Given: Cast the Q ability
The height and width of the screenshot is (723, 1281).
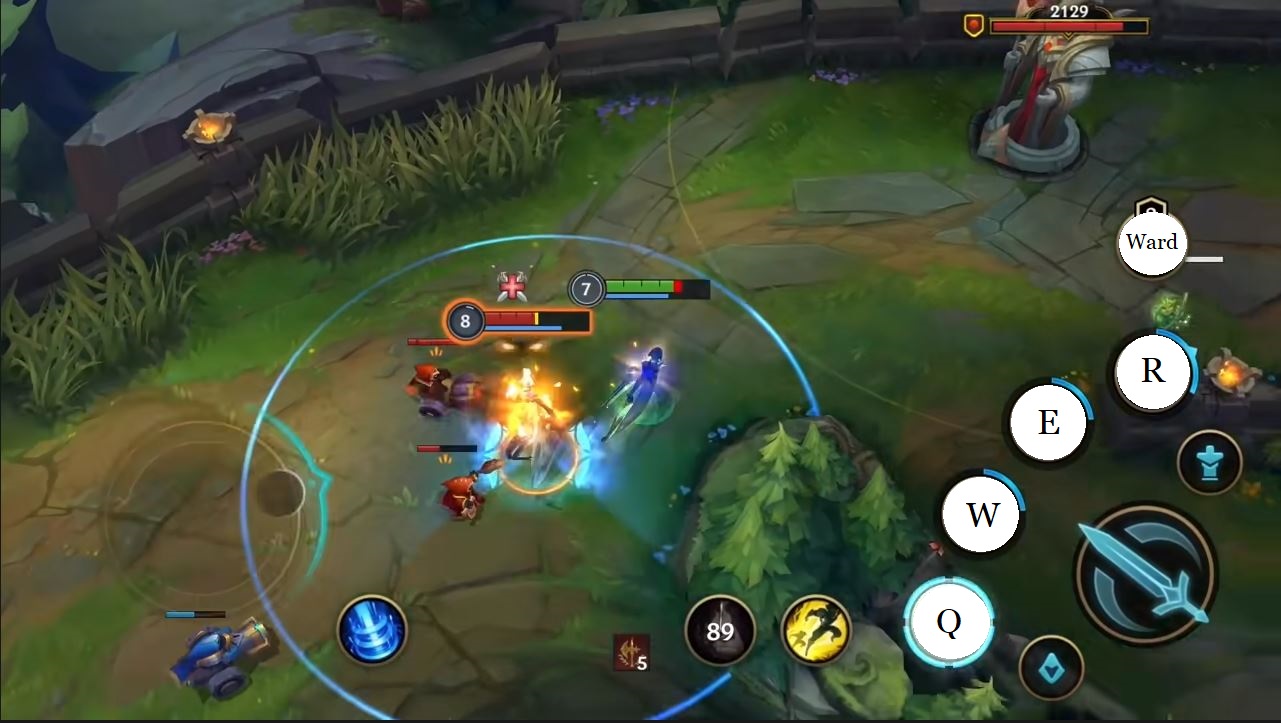Looking at the screenshot, I should 951,622.
